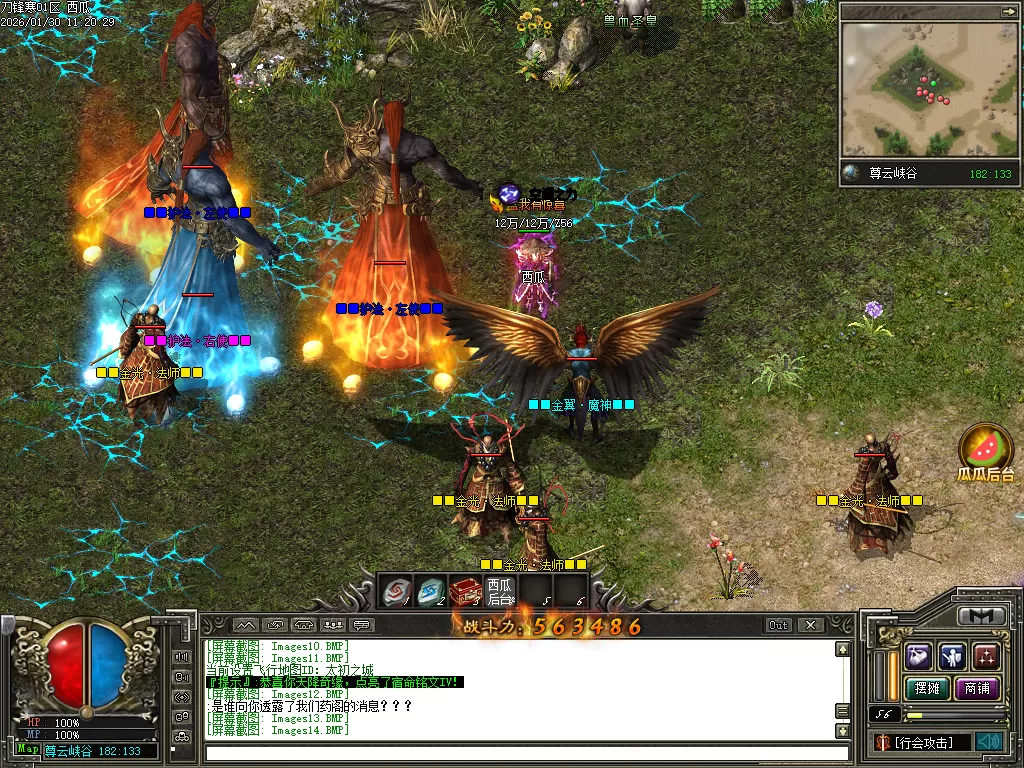
Task: Use the red swirl stone in slot 1
Action: pos(396,591)
